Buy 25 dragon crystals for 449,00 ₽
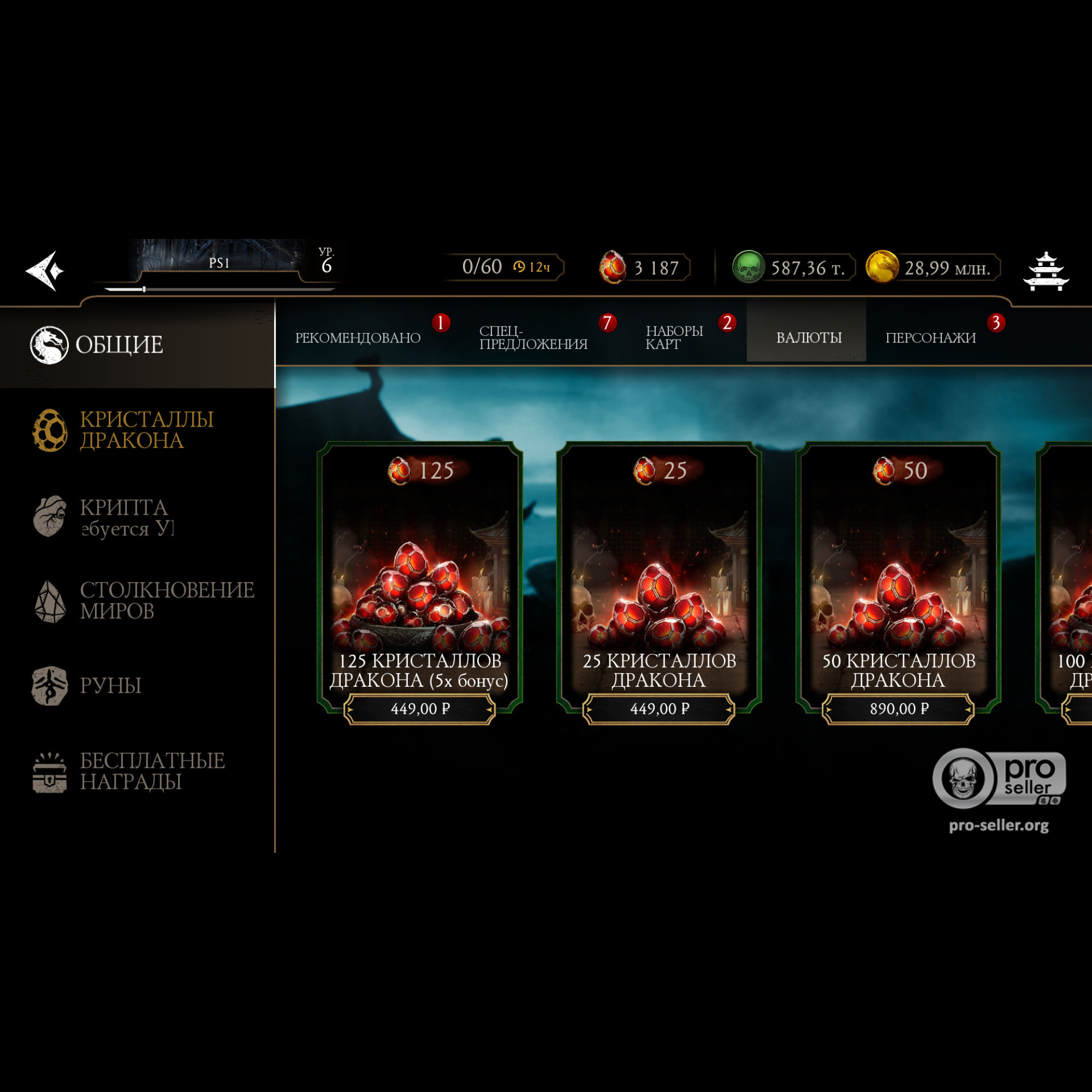Viewport: 1092px width, 1092px height. (659, 709)
